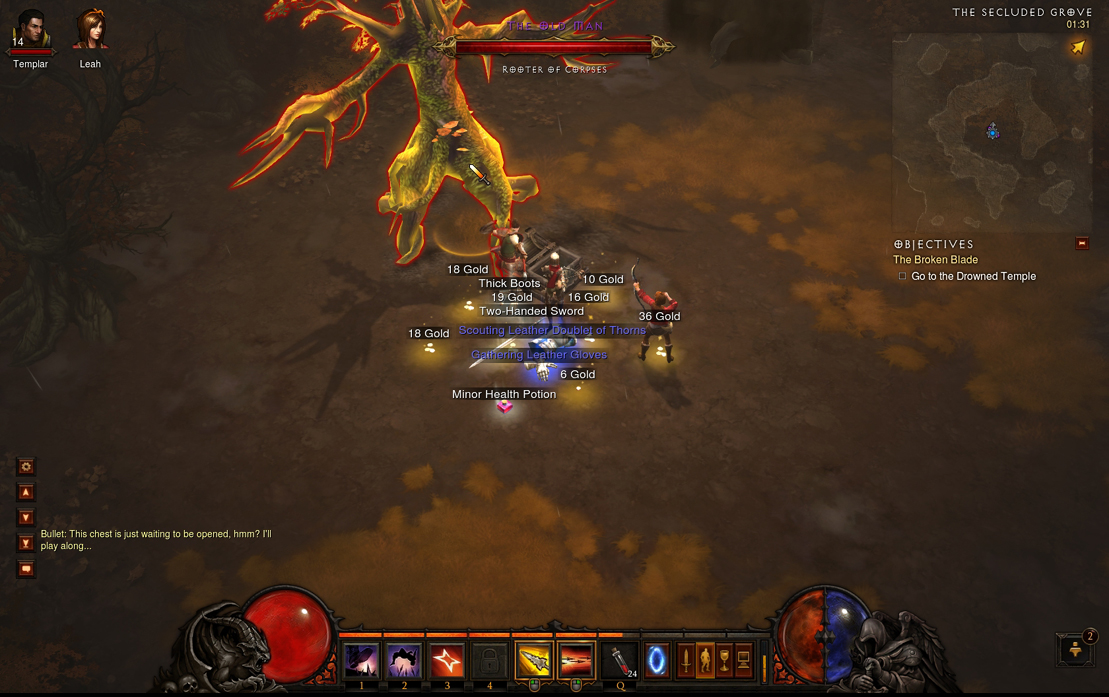Select the Templar follower portrait
The height and width of the screenshot is (697, 1109).
tap(31, 33)
